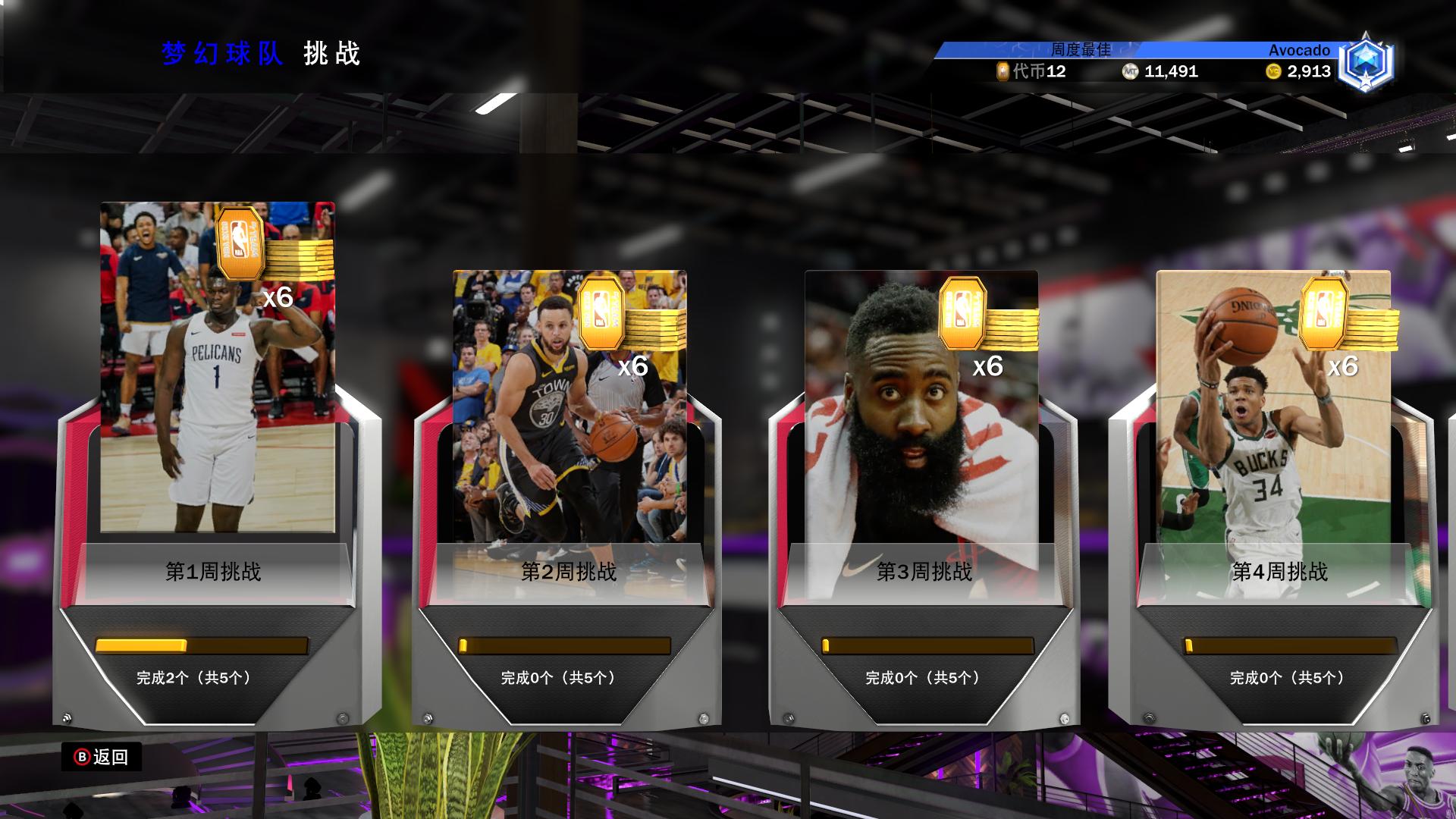Image resolution: width=1456 pixels, height=819 pixels.
Task: Click the MT currency icon showing 11,491
Action: click(1129, 72)
